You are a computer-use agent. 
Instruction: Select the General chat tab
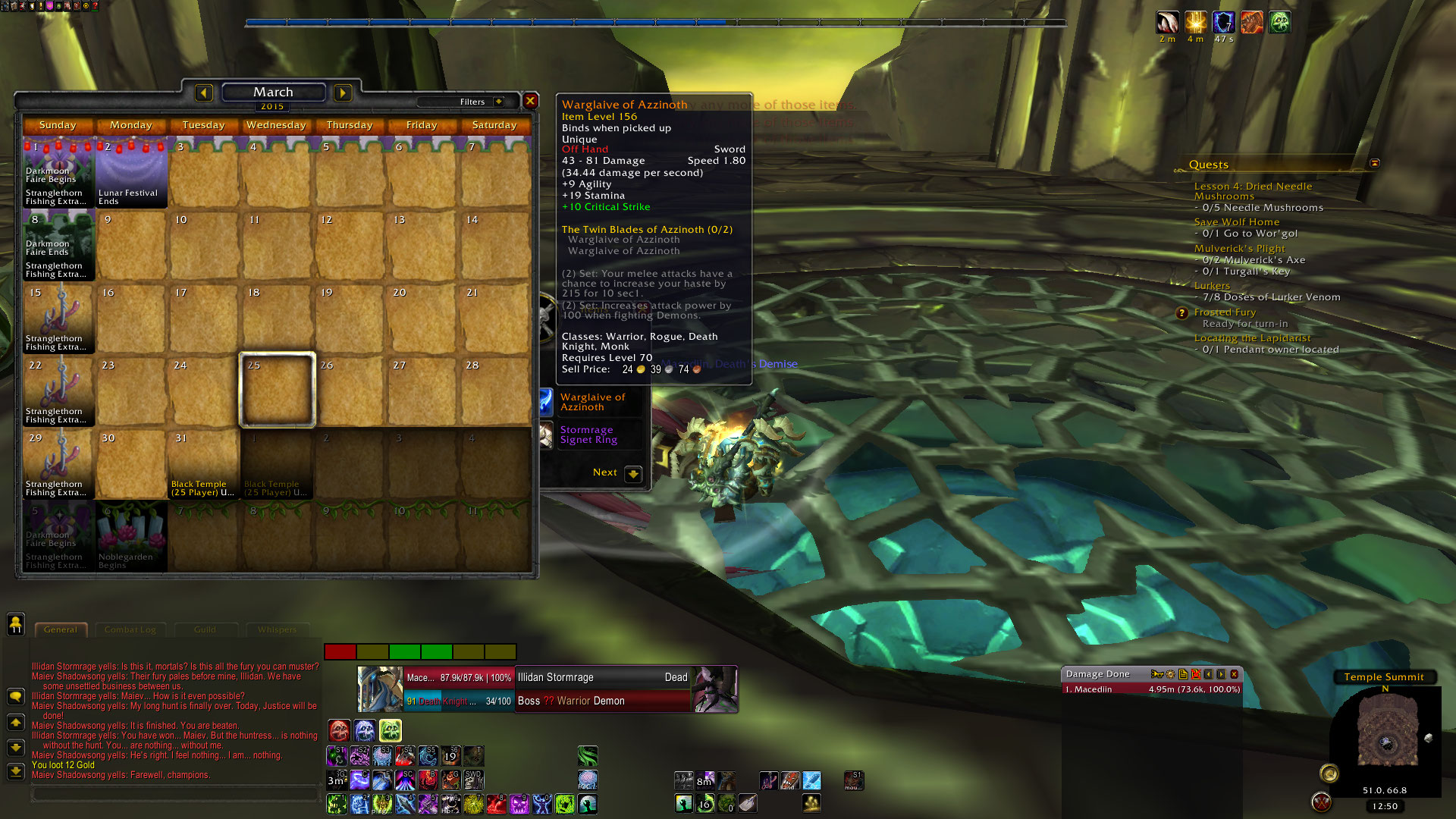click(61, 629)
